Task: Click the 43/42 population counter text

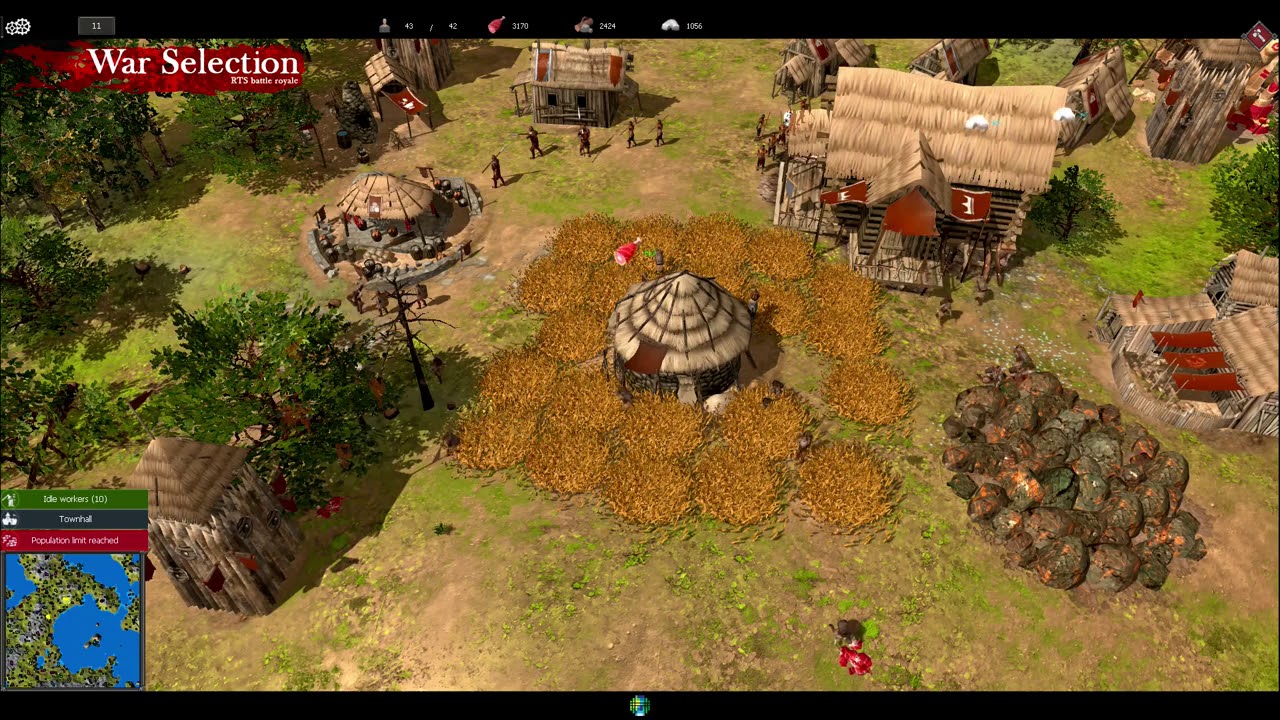Action: [x=430, y=25]
